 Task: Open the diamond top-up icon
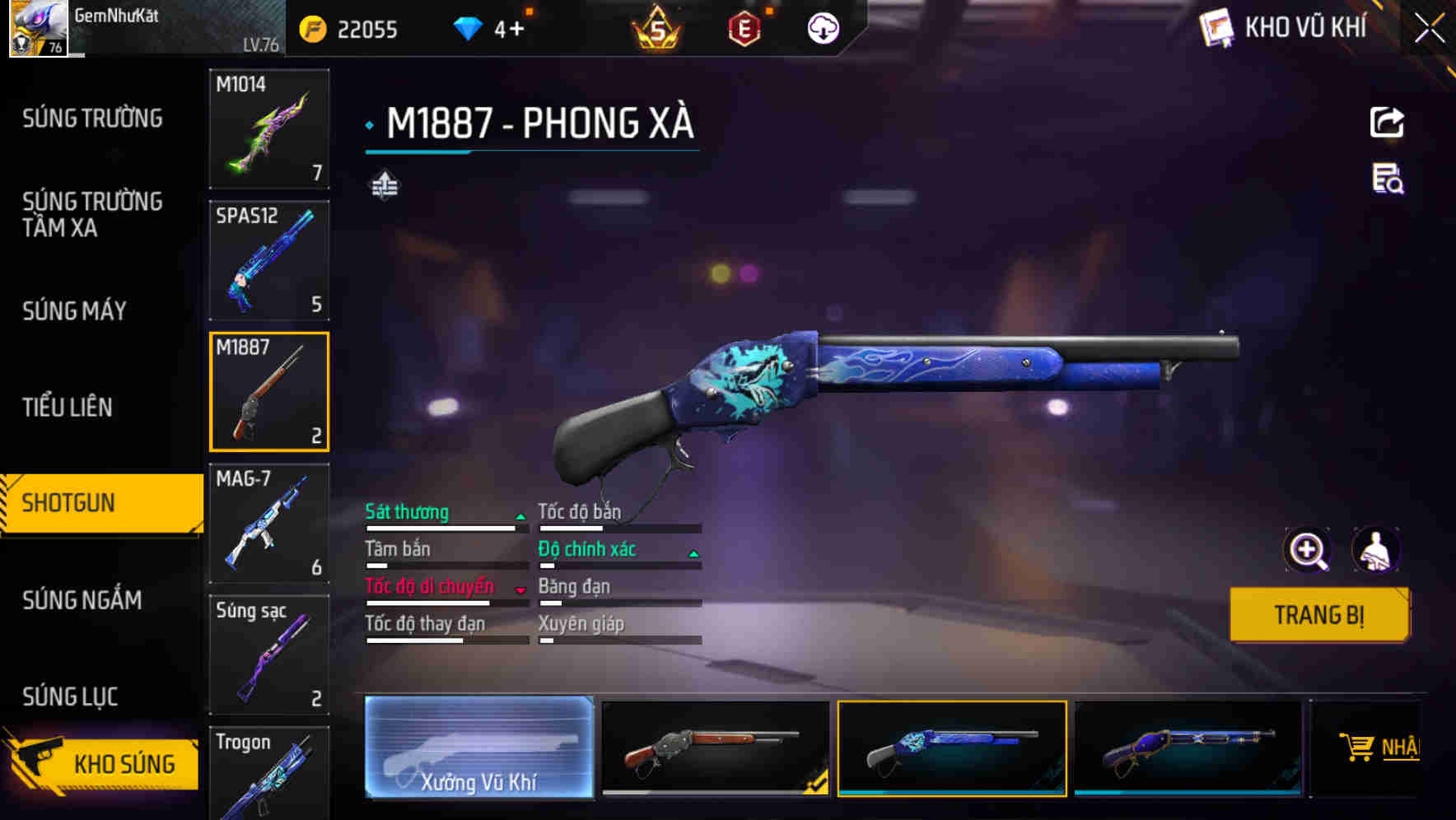pyautogui.click(x=467, y=27)
